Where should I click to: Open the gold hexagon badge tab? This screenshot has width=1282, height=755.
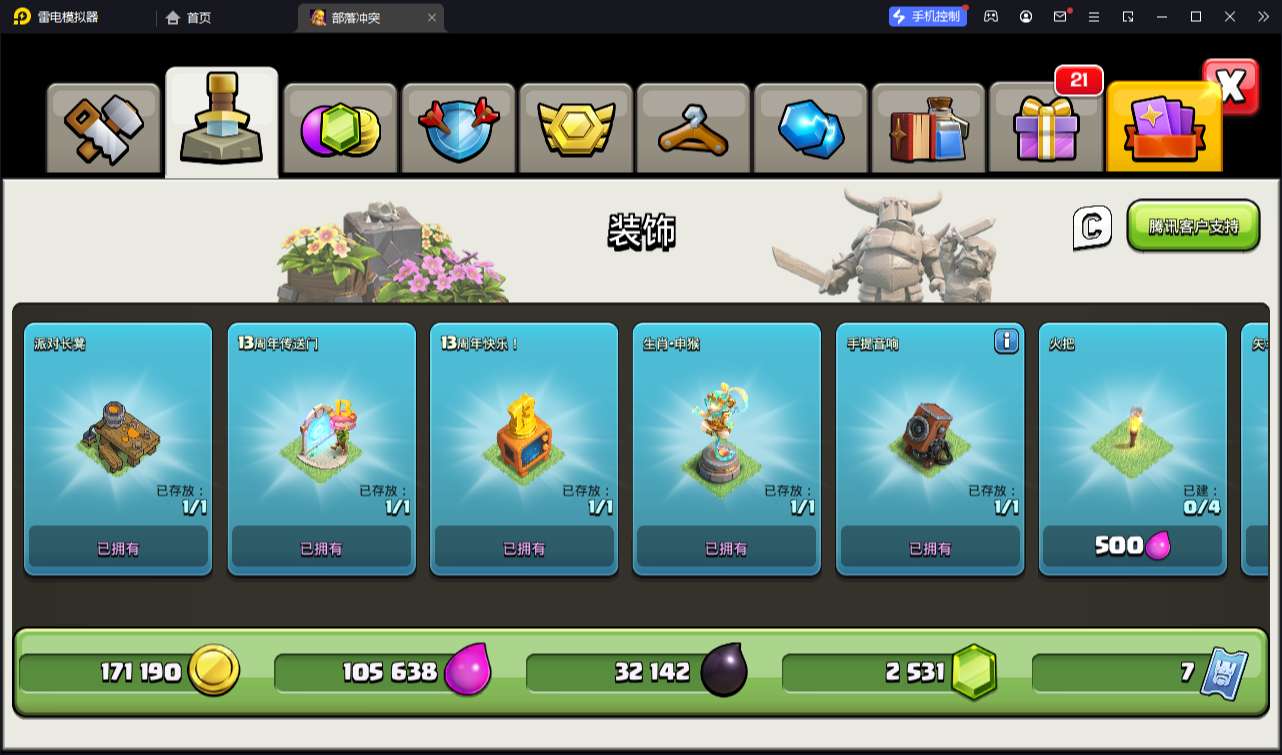point(575,129)
